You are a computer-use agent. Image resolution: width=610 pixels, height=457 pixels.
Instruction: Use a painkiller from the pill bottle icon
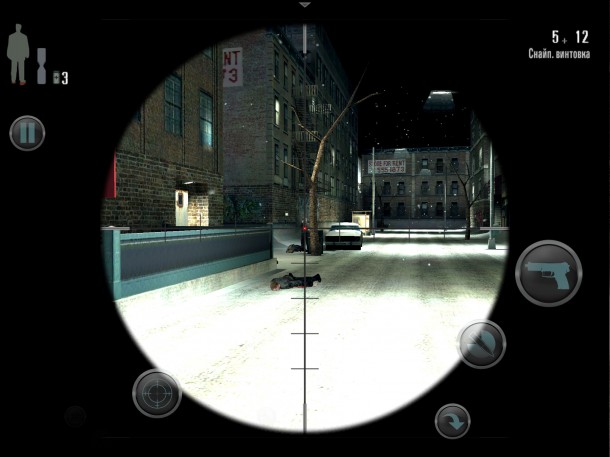(x=57, y=77)
